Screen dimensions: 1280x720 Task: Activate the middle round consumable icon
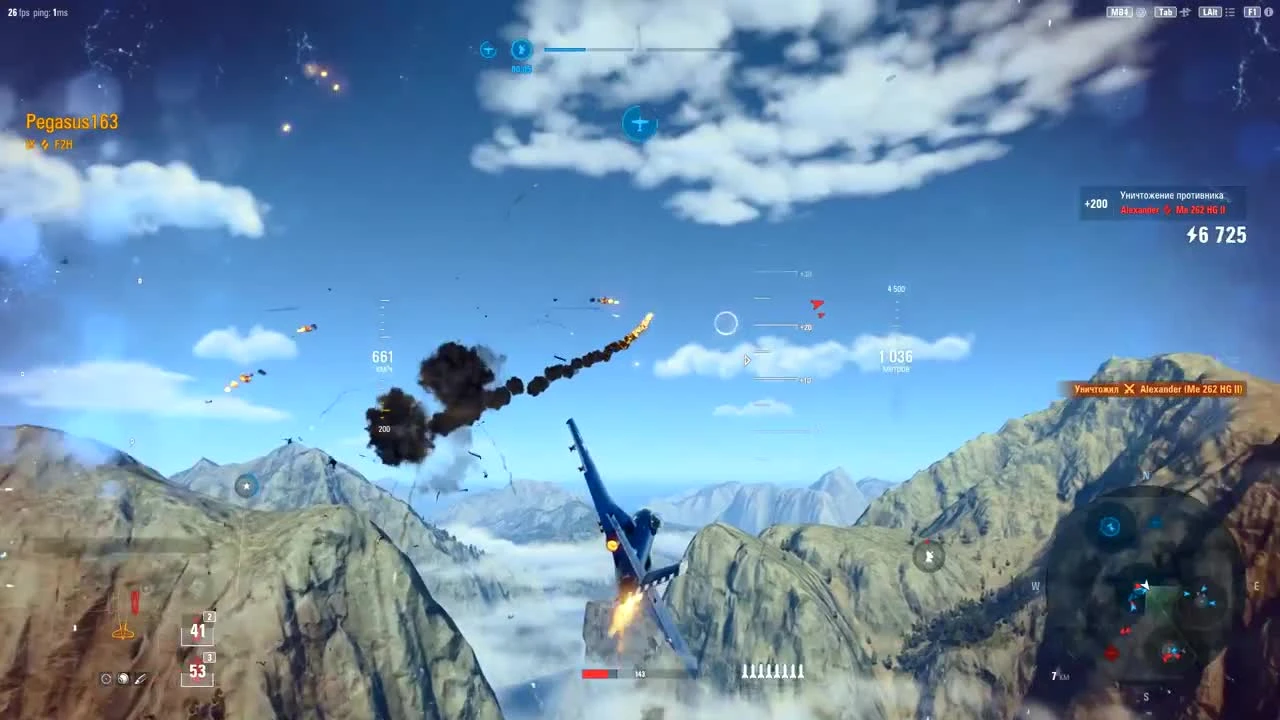[123, 678]
